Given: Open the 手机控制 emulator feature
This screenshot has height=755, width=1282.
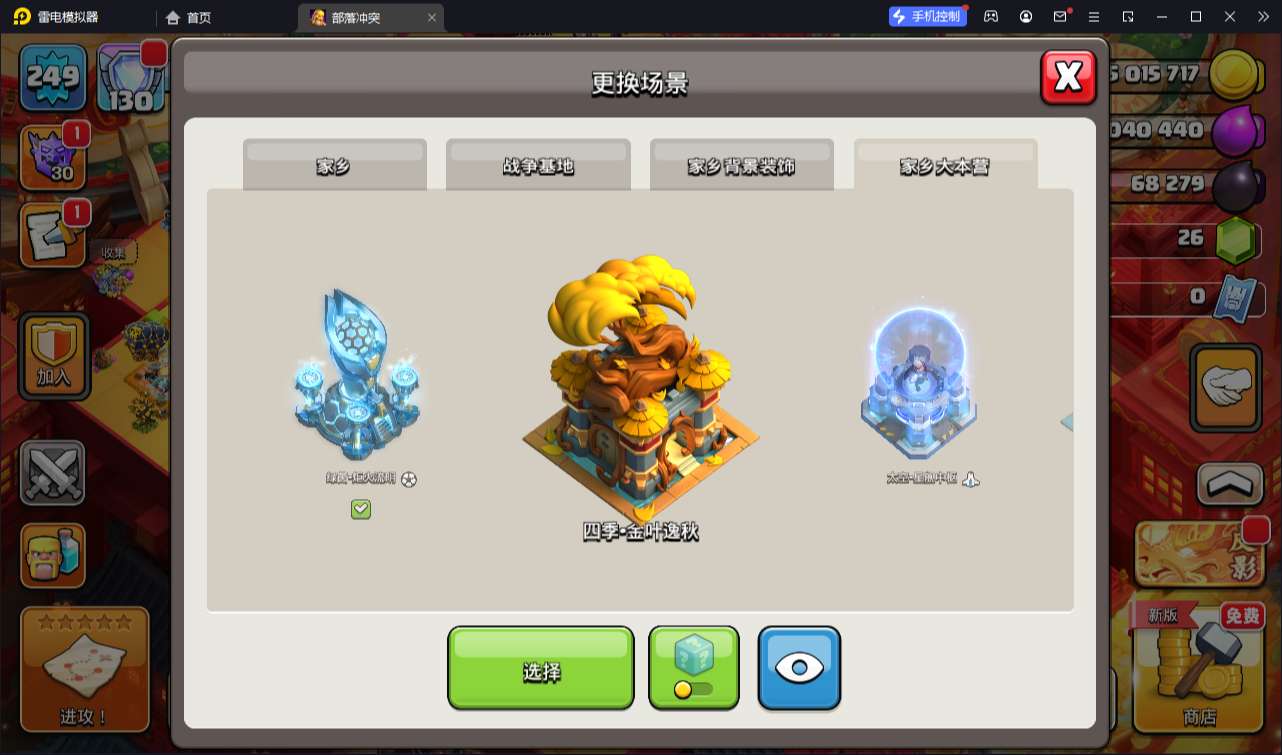Looking at the screenshot, I should (927, 16).
